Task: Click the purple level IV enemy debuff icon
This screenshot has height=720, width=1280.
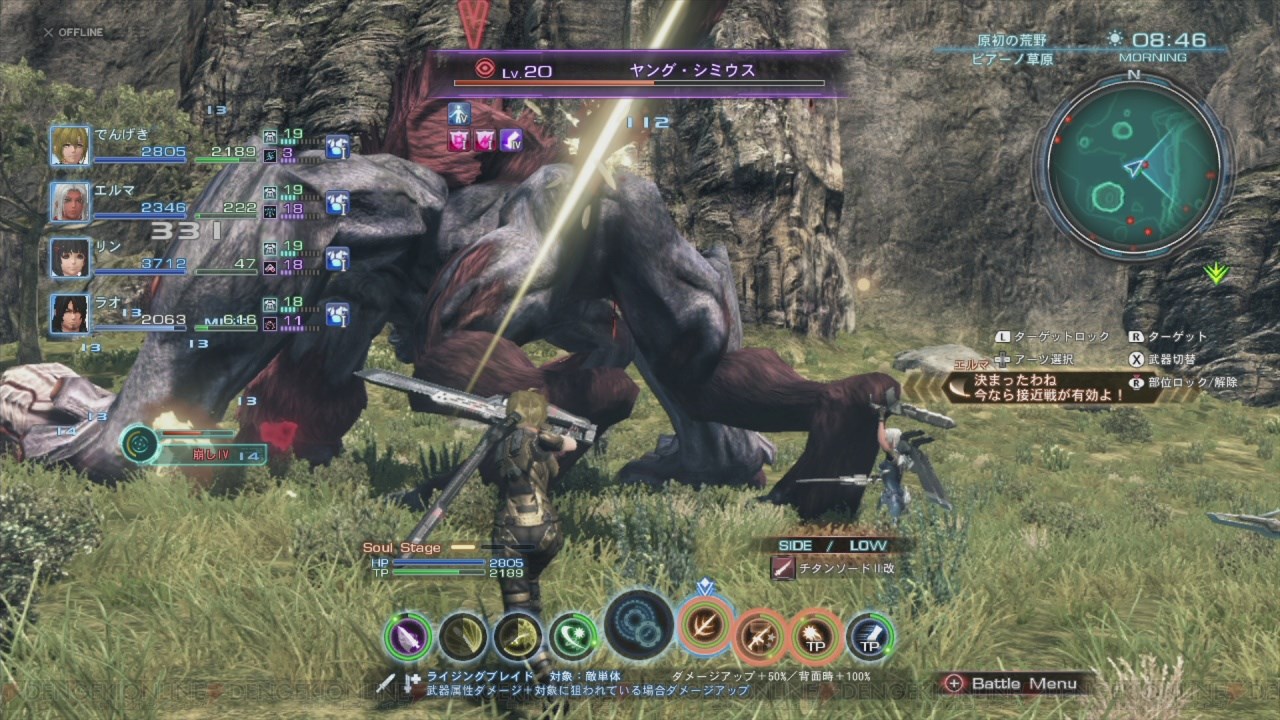Action: 512,139
